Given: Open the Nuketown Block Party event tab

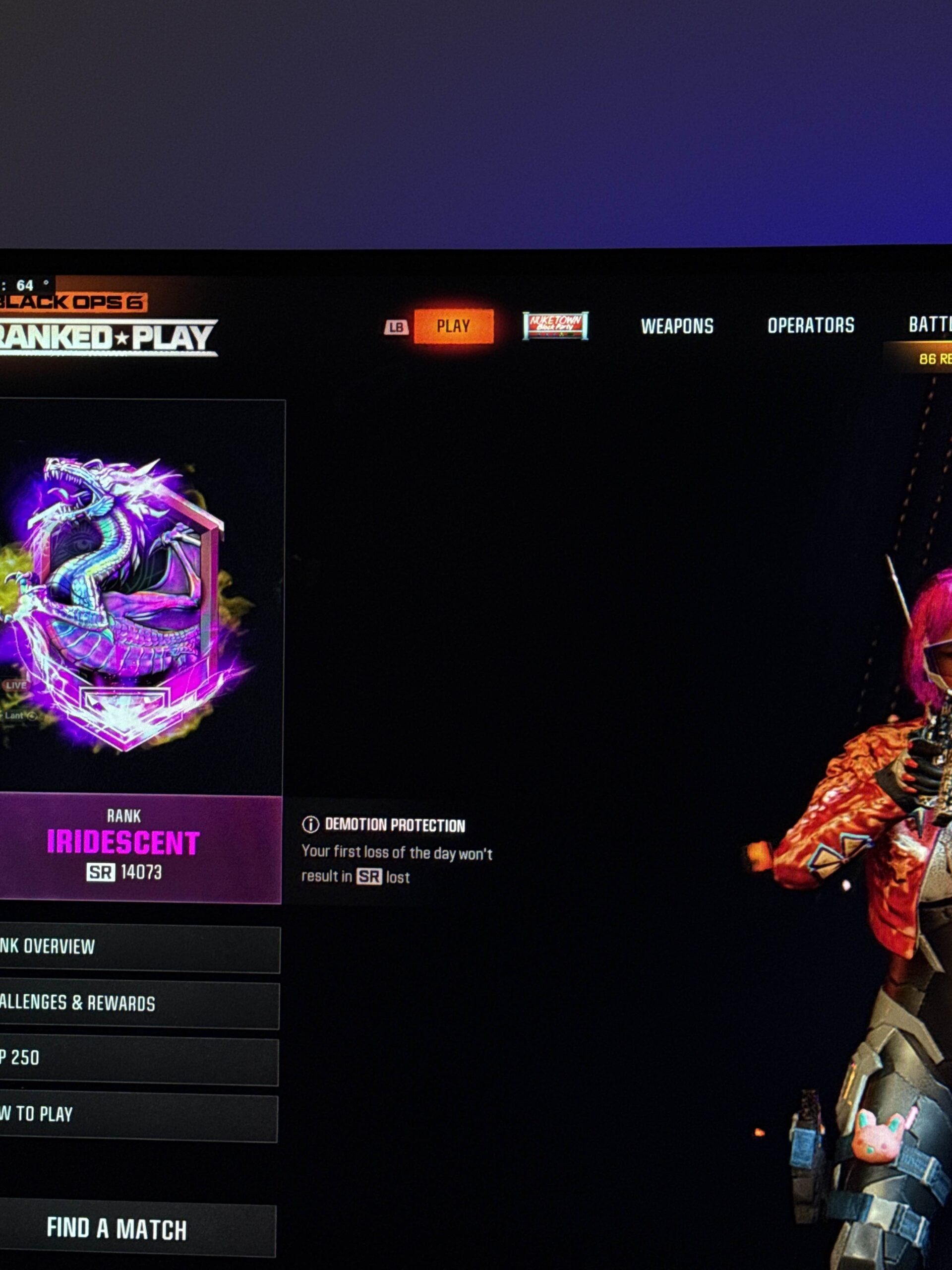Looking at the screenshot, I should click(x=555, y=325).
